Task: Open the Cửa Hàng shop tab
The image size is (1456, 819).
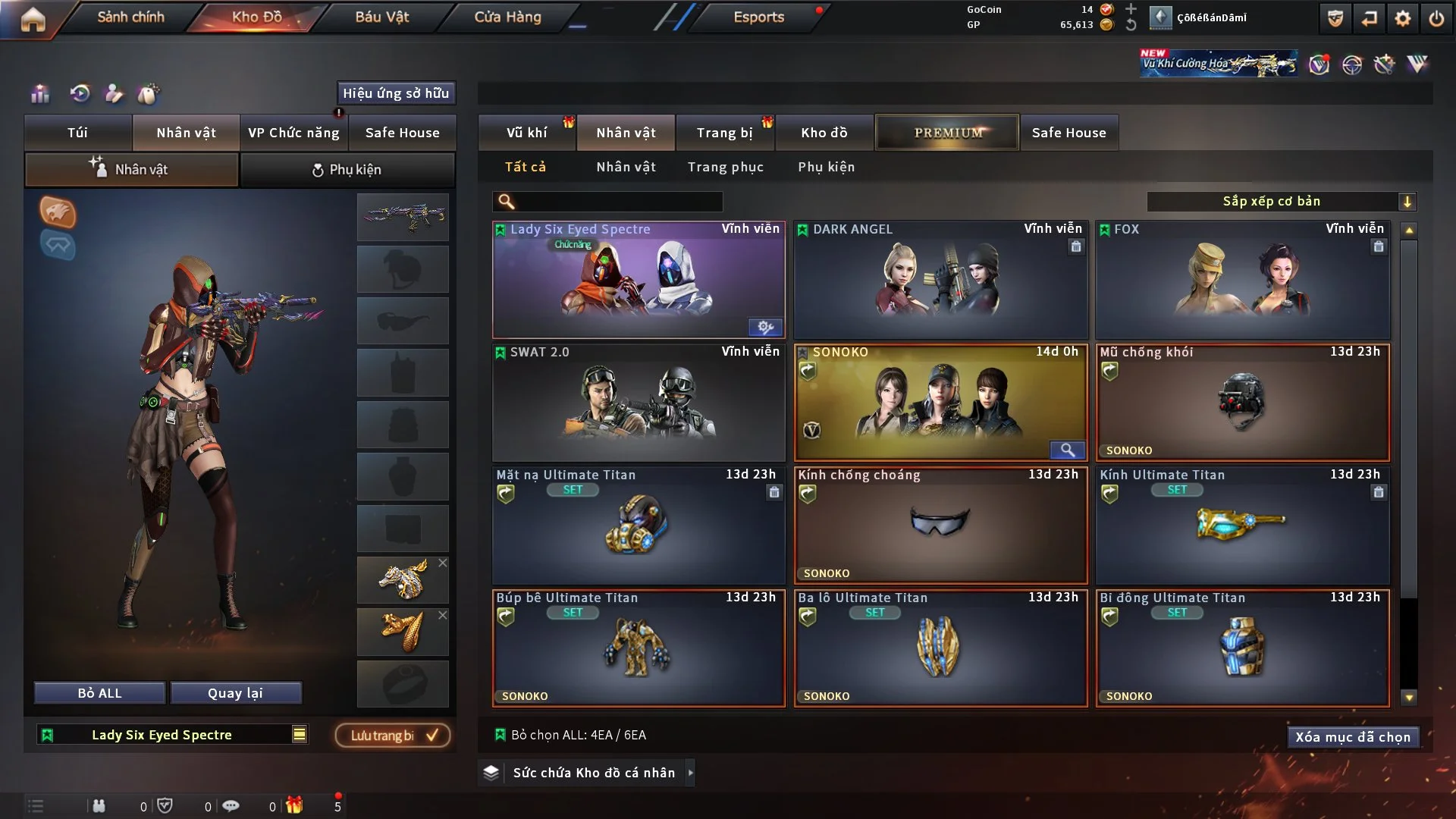Action: click(507, 17)
